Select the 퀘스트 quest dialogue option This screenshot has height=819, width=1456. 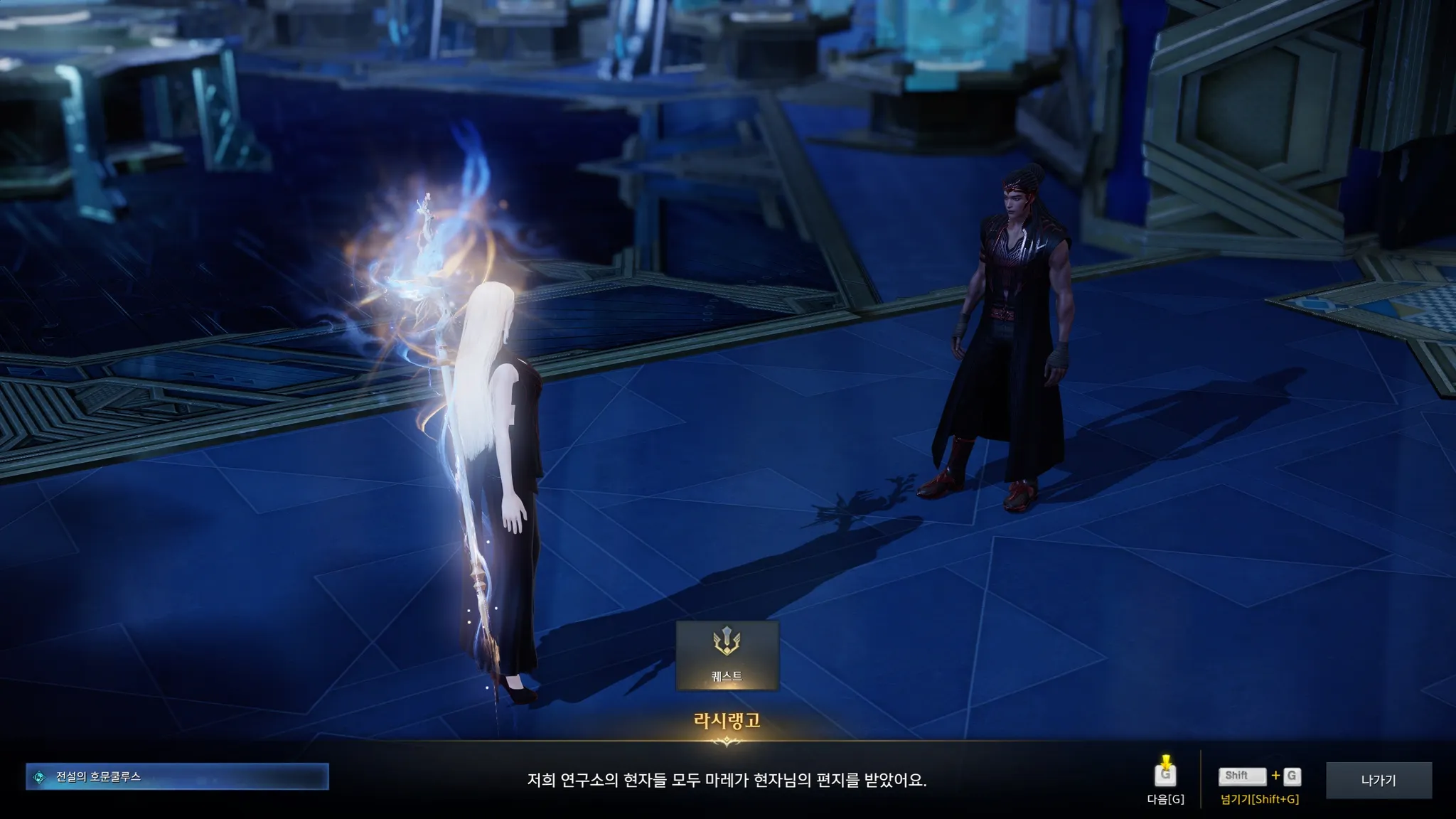(727, 655)
